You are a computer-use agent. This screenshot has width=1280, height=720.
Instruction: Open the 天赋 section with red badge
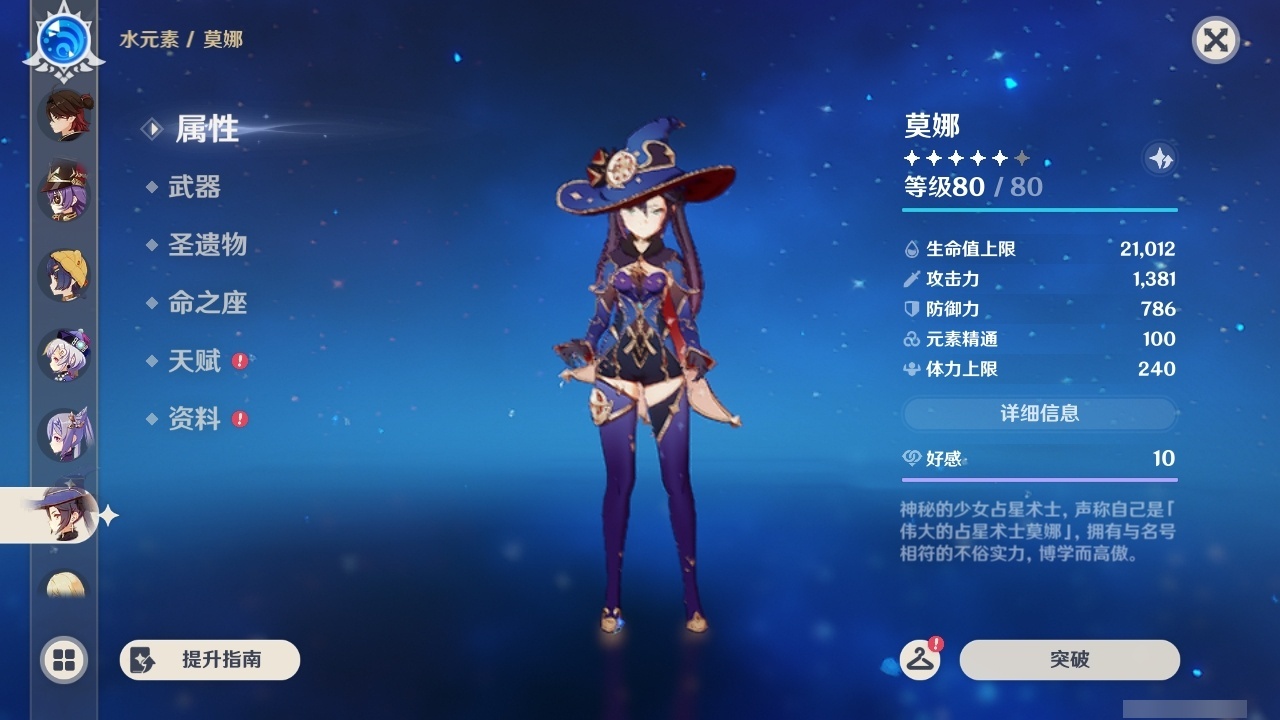[x=197, y=361]
